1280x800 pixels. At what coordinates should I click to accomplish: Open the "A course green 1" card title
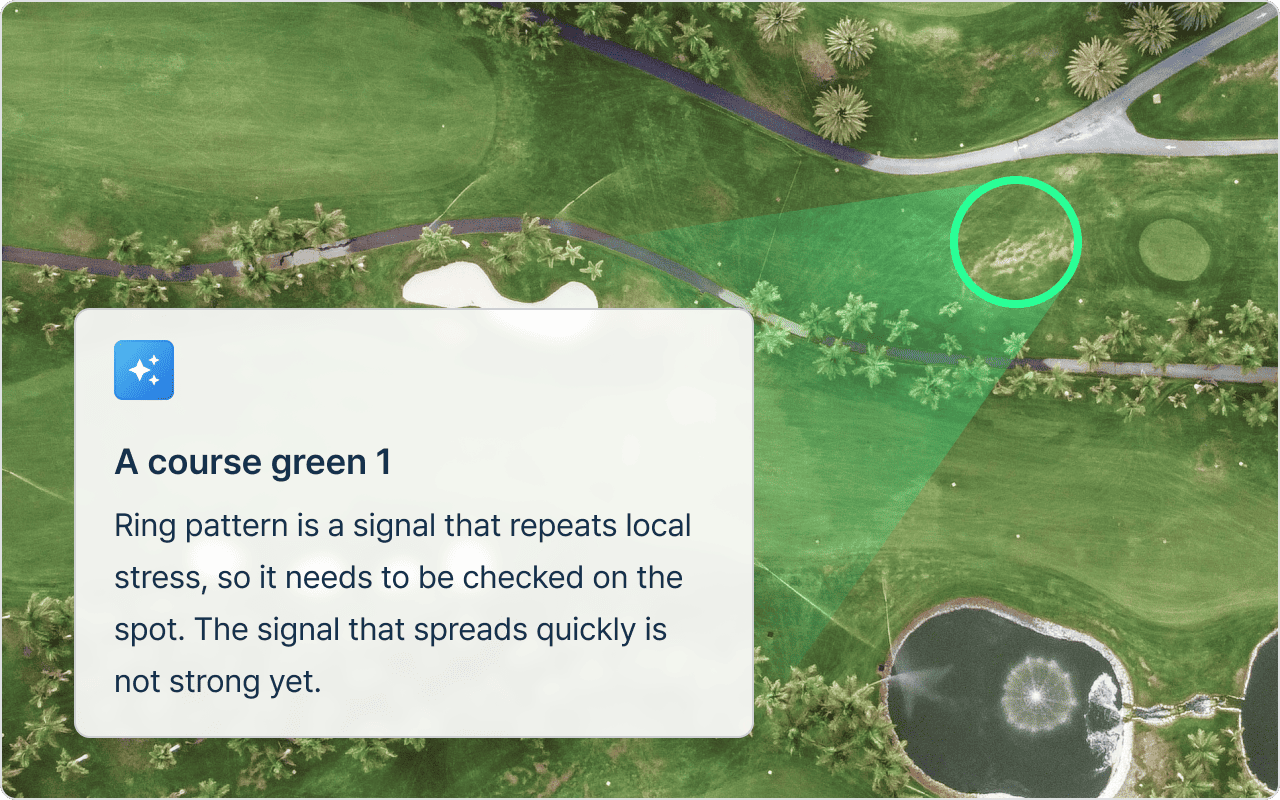[252, 462]
